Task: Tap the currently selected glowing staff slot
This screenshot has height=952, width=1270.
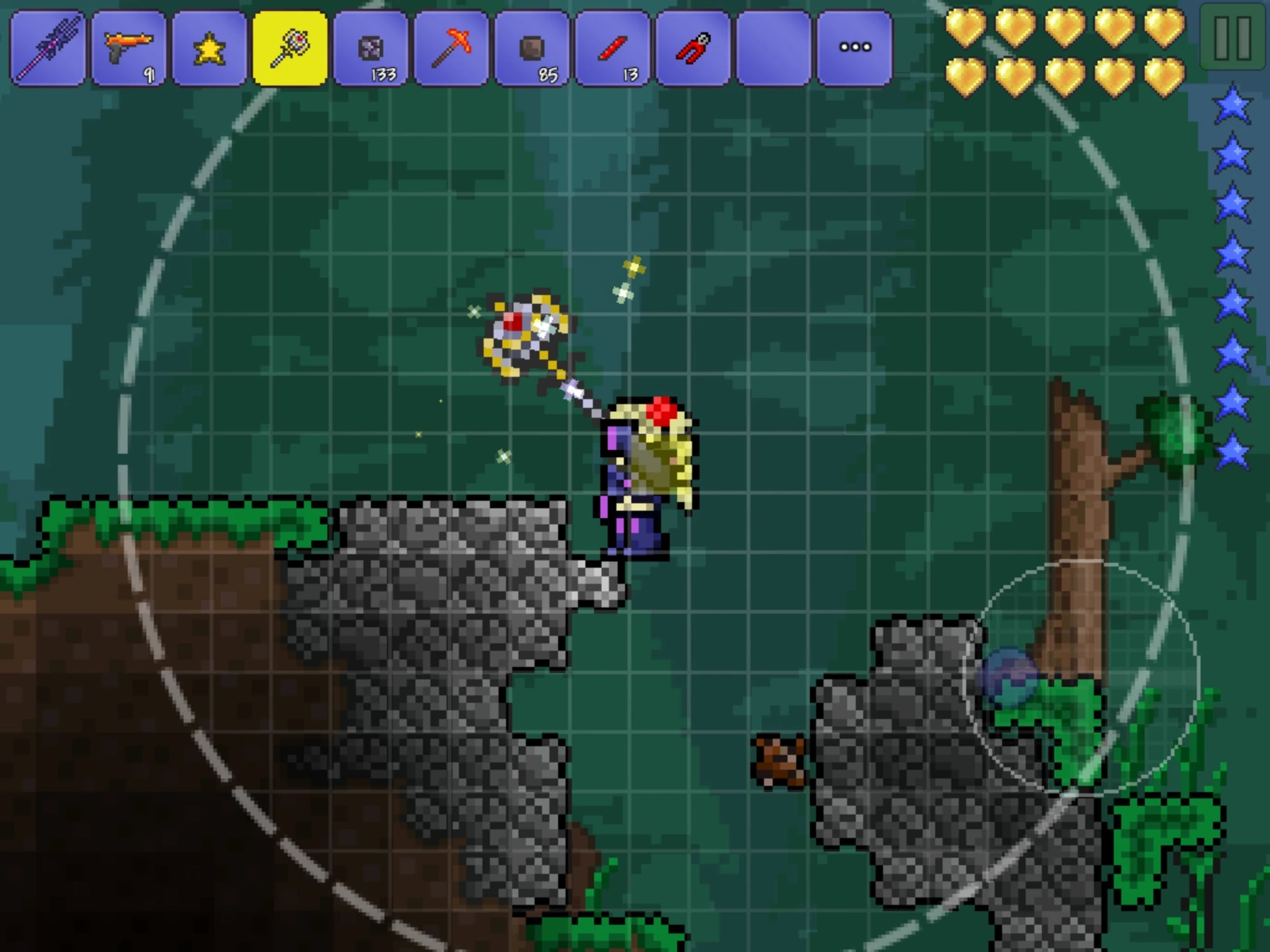Action: [x=290, y=46]
